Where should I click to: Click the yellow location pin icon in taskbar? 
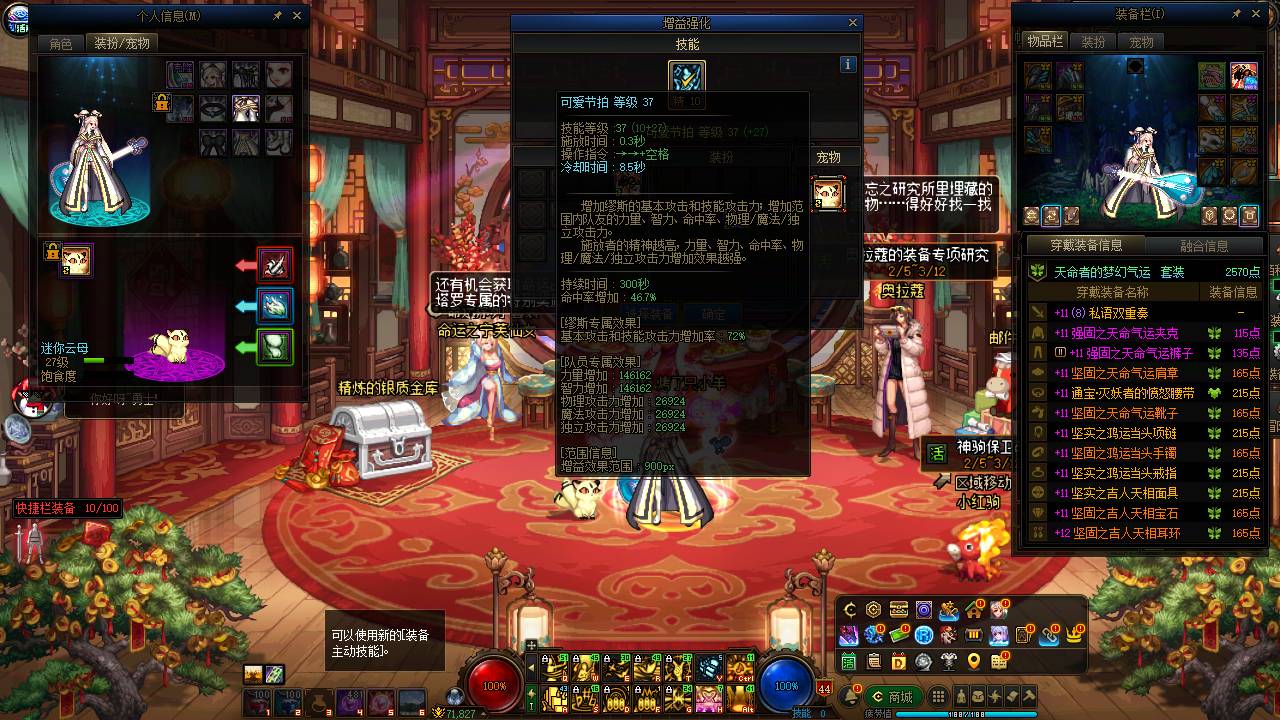pos(973,662)
